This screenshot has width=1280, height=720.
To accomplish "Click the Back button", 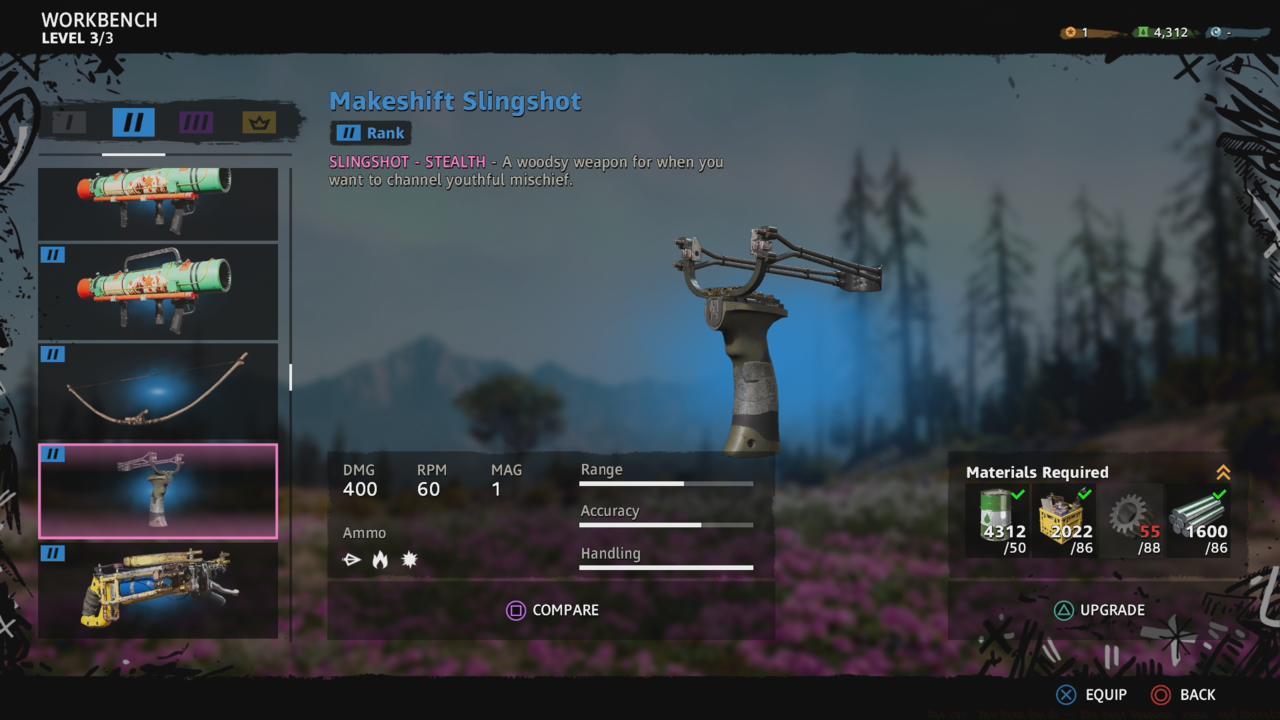I will click(1186, 694).
